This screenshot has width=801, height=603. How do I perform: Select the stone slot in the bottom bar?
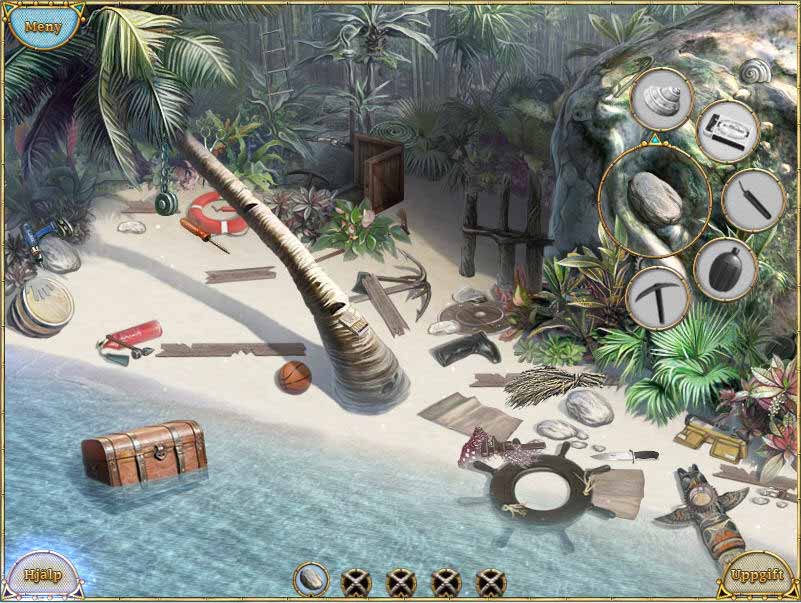(x=312, y=580)
